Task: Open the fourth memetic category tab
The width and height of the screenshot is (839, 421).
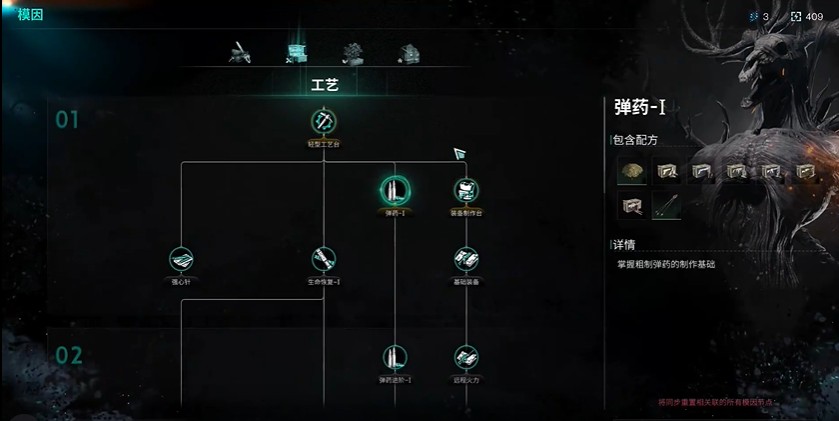Action: point(407,52)
